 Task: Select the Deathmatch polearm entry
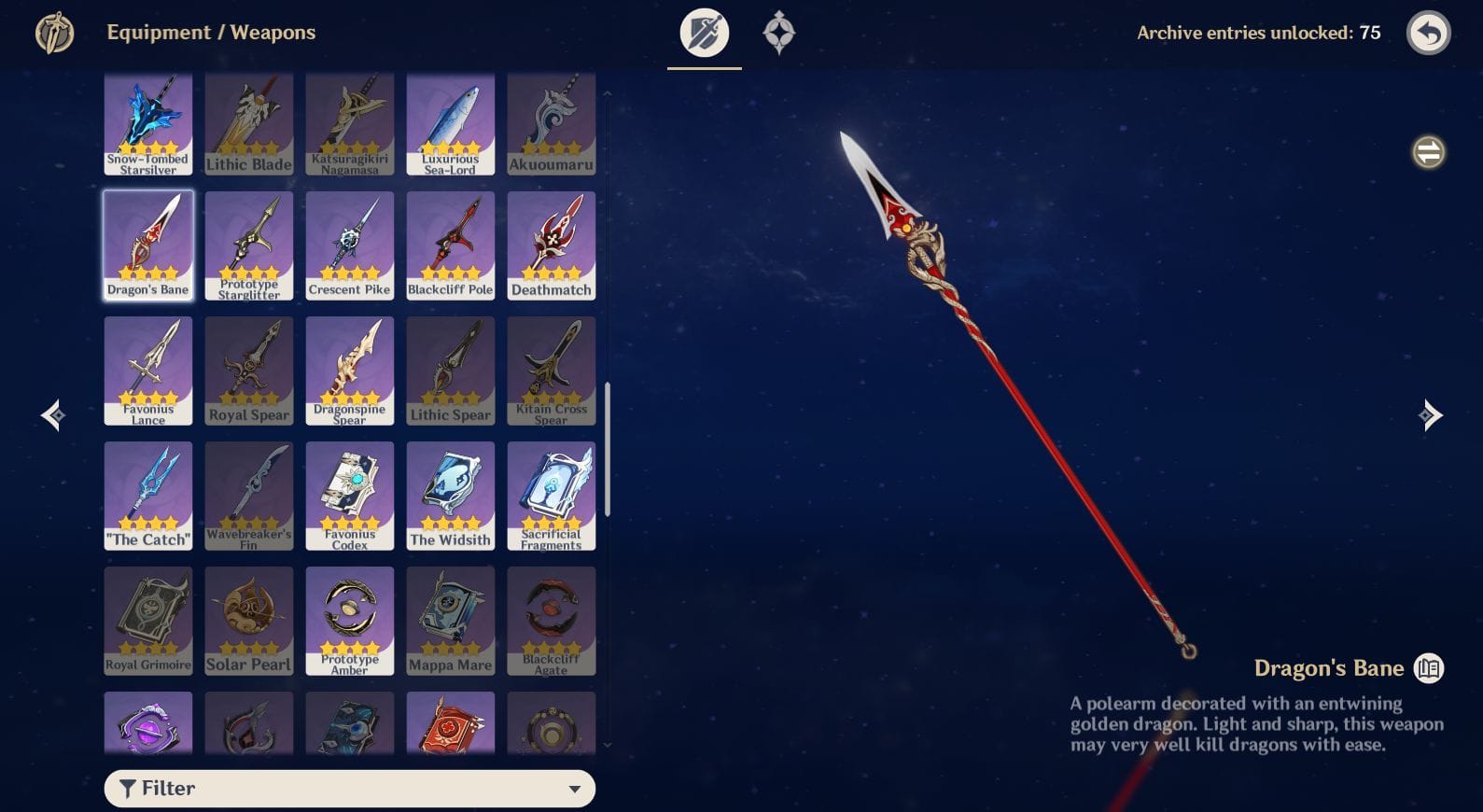pos(551,245)
